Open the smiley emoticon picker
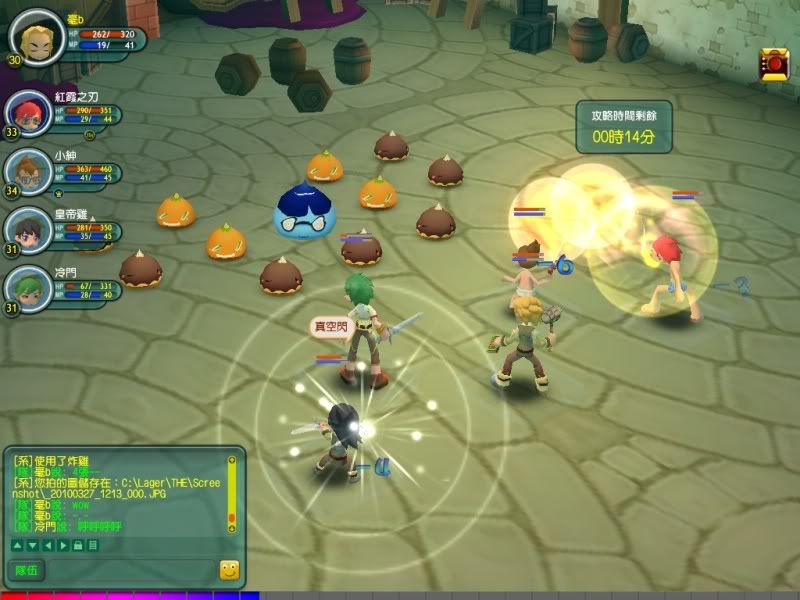800x600 pixels. (x=229, y=570)
